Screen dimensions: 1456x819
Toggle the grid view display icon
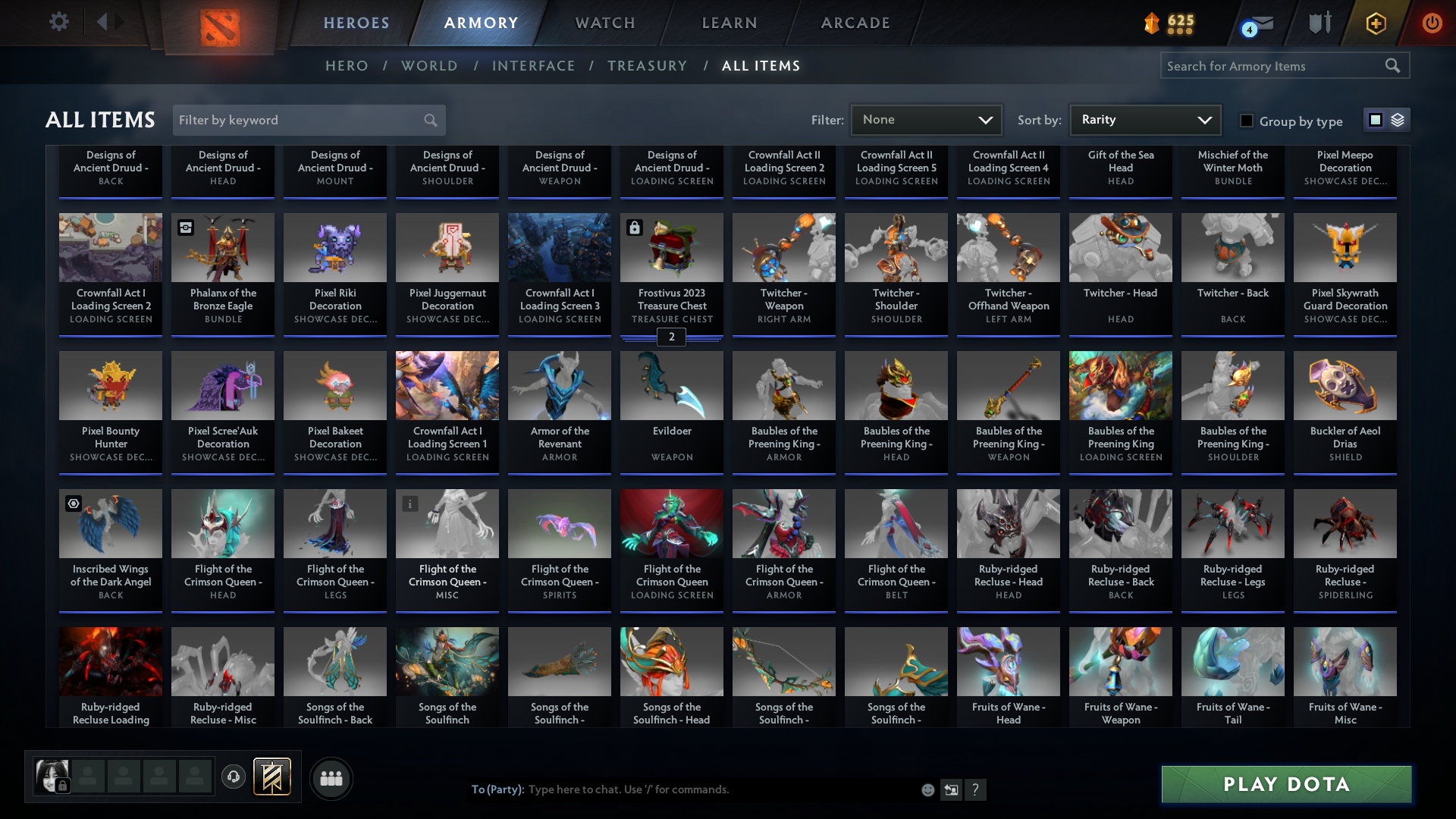(1375, 119)
